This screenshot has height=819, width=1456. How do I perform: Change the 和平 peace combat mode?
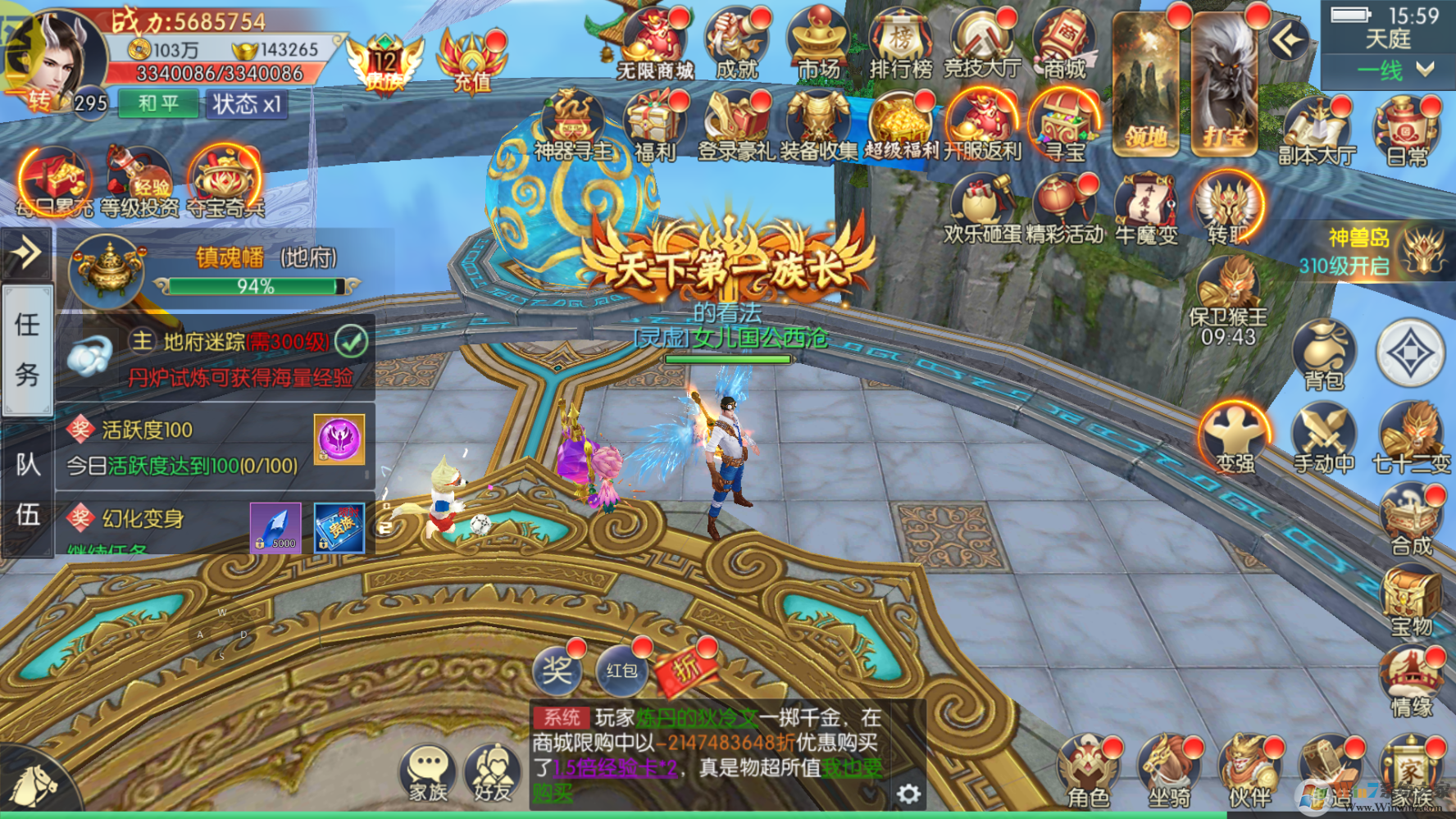[158, 104]
